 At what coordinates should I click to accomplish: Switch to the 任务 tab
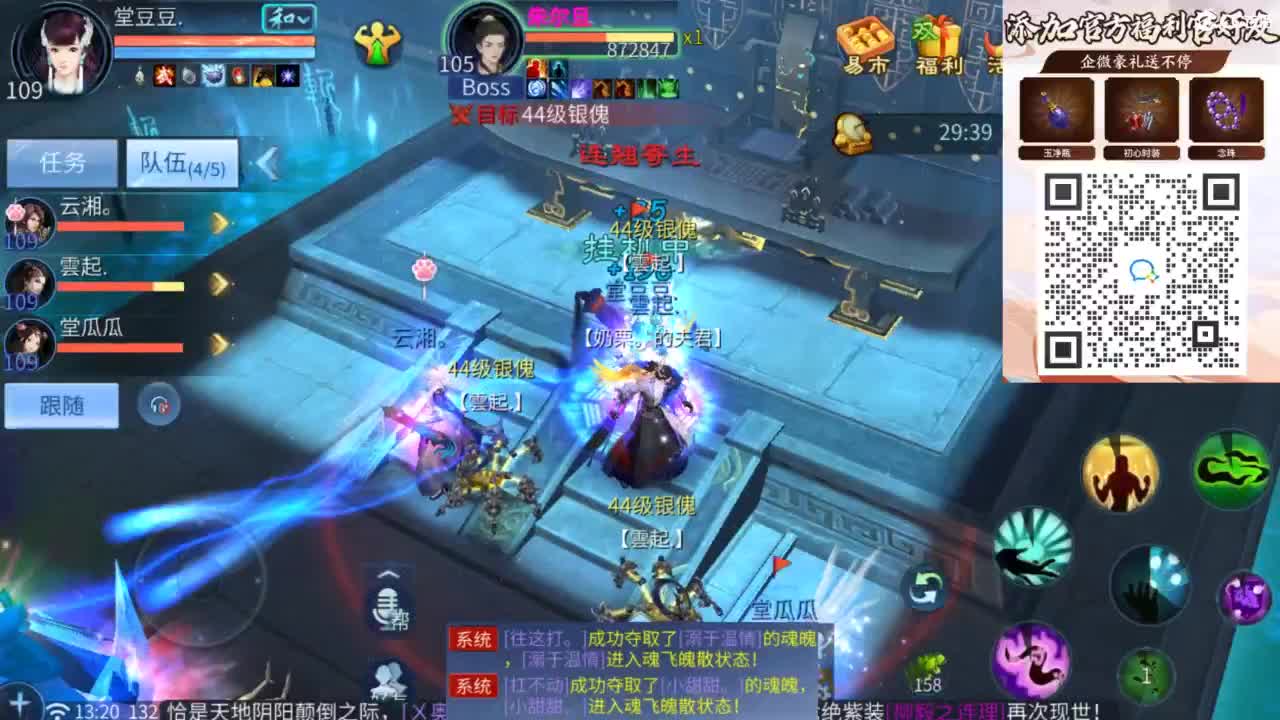click(x=62, y=162)
